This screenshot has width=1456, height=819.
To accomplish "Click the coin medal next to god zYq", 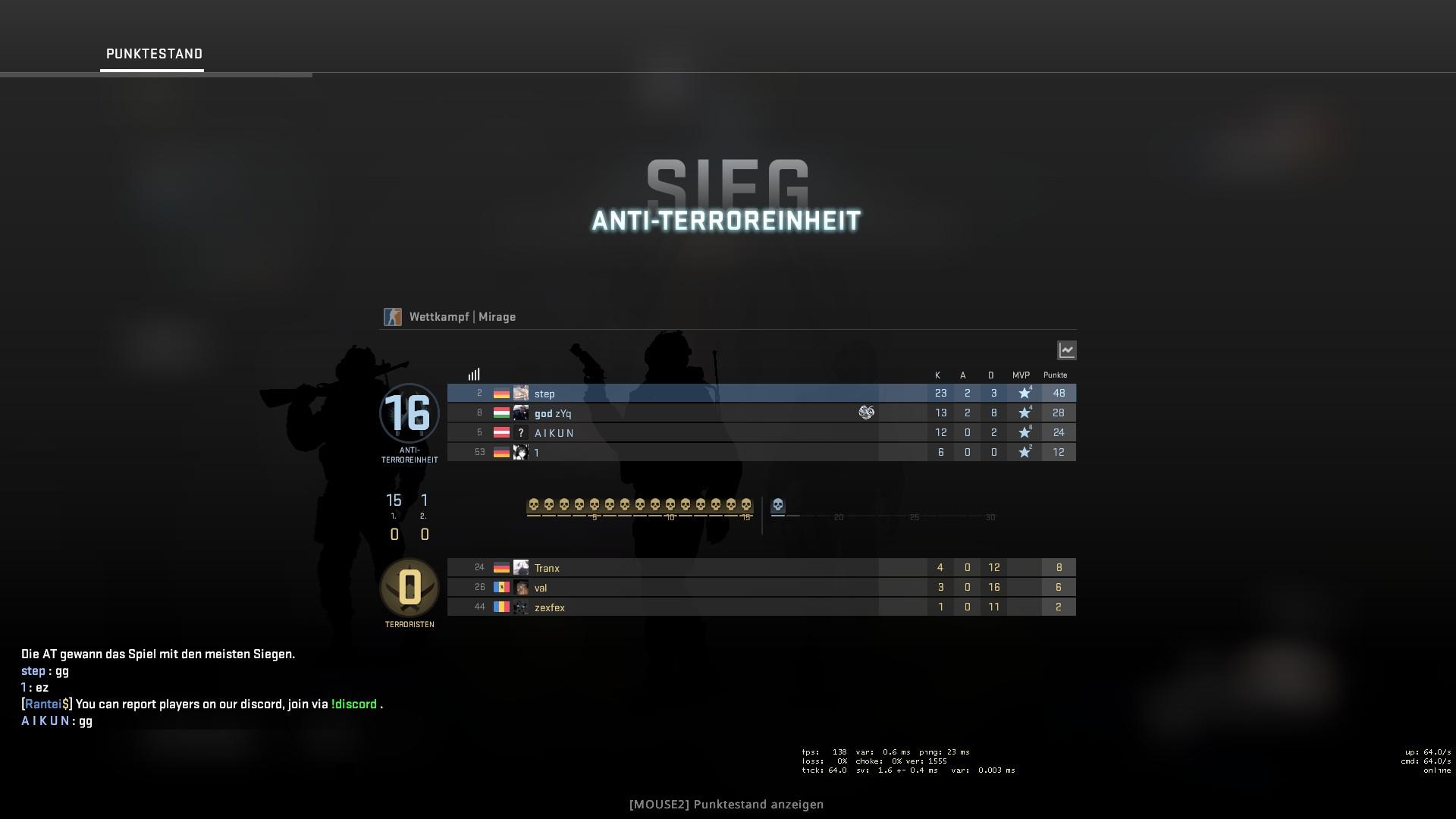I will pos(867,413).
